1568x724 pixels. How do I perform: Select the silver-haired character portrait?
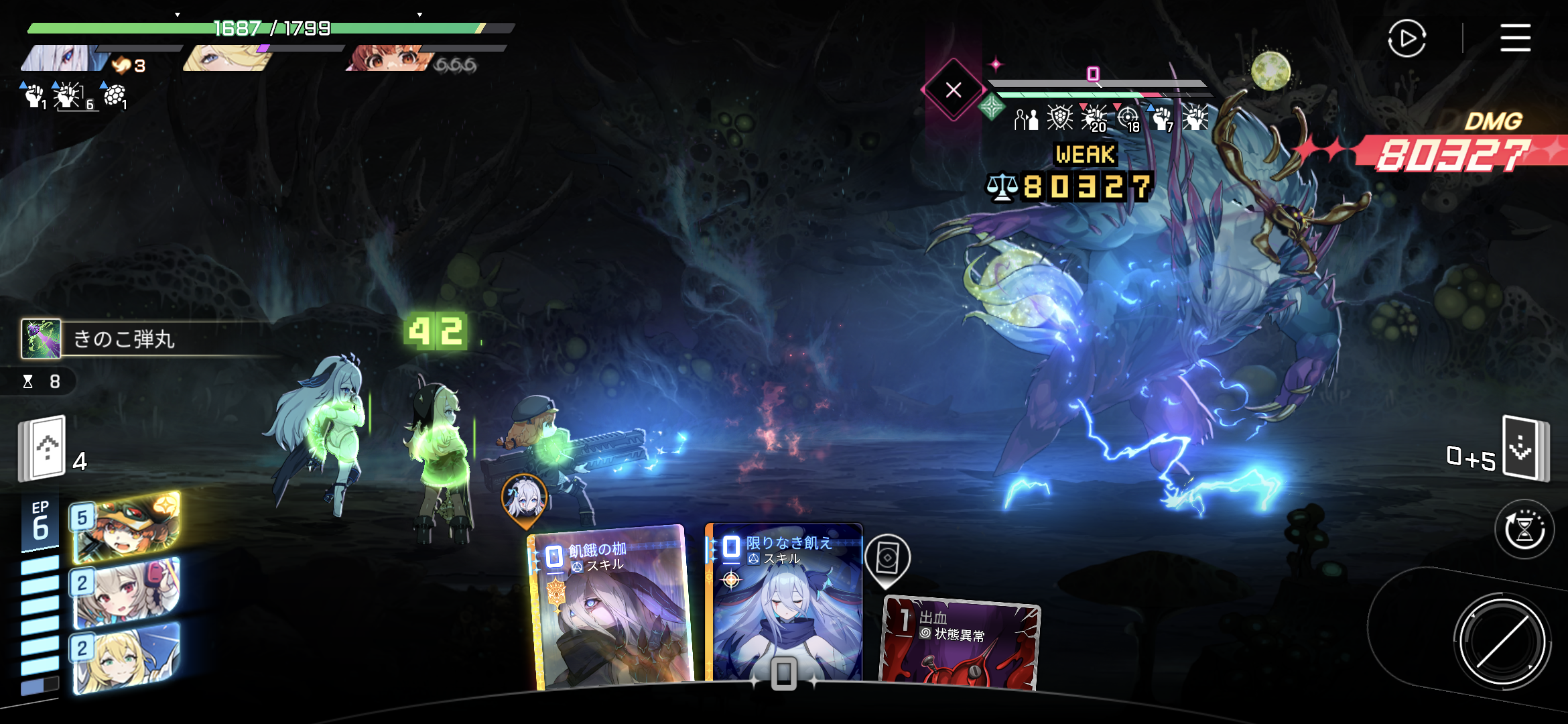click(64, 58)
